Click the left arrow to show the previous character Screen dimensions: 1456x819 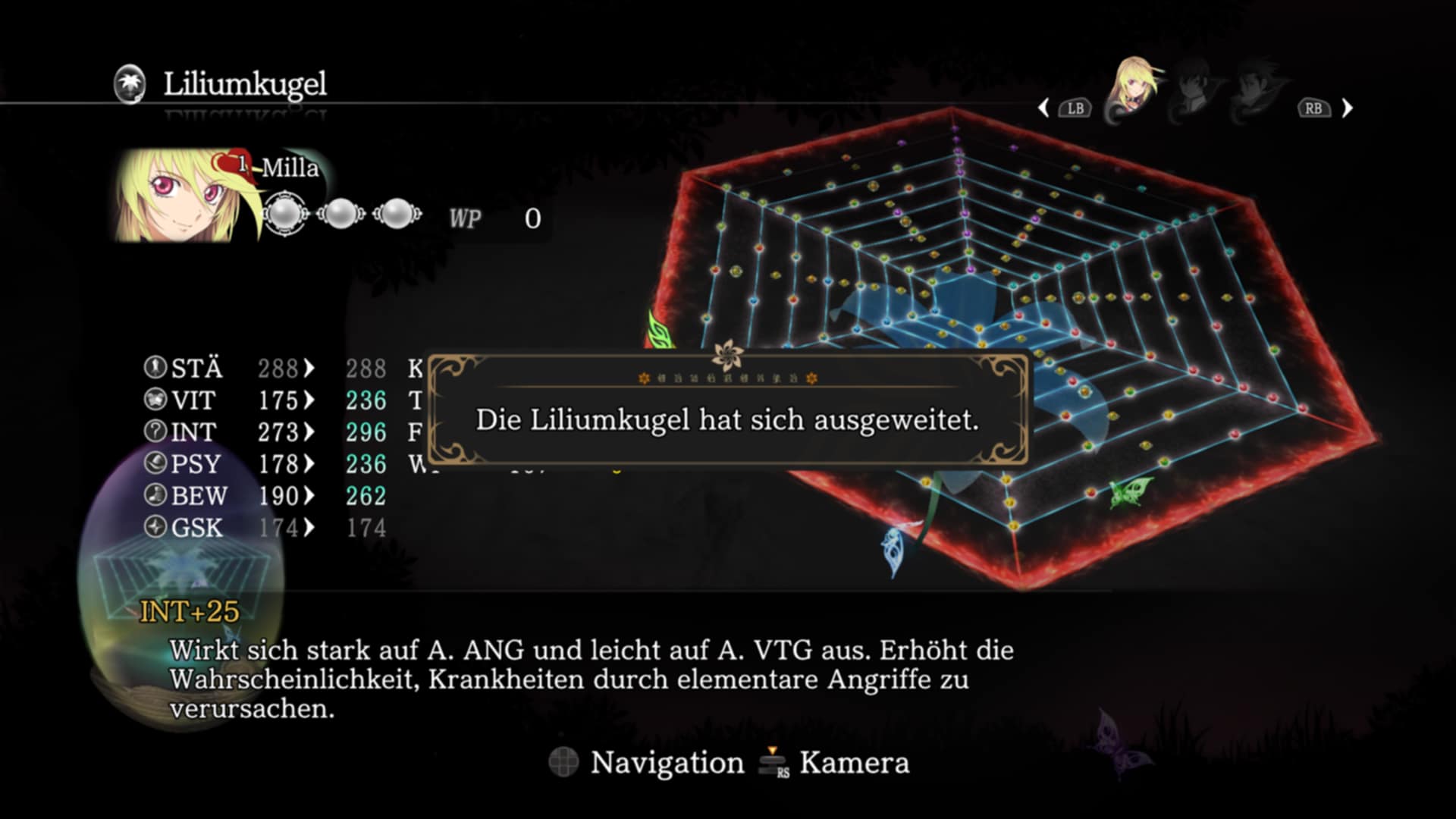click(1044, 108)
